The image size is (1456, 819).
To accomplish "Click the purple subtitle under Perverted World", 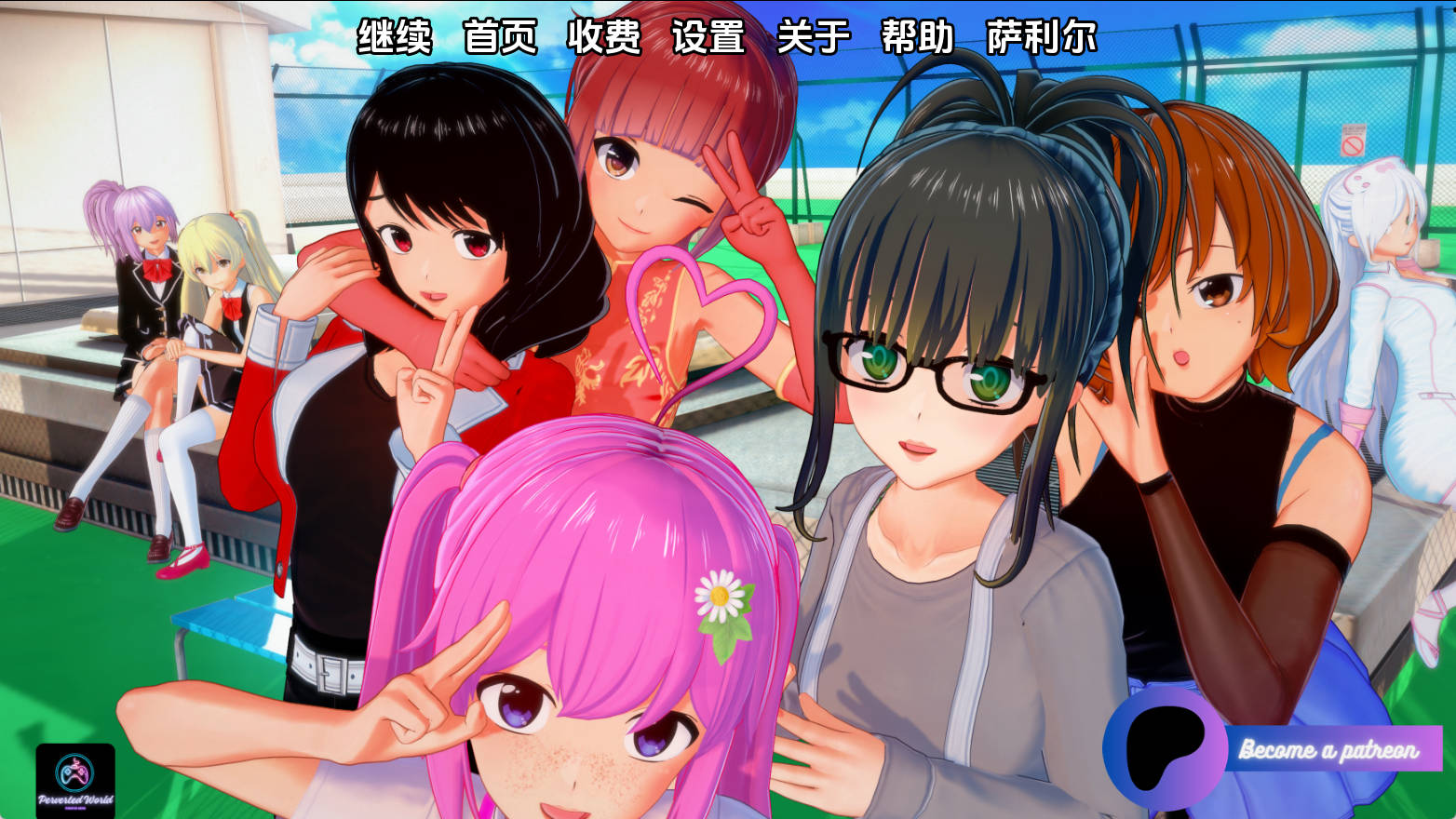I will click(75, 807).
